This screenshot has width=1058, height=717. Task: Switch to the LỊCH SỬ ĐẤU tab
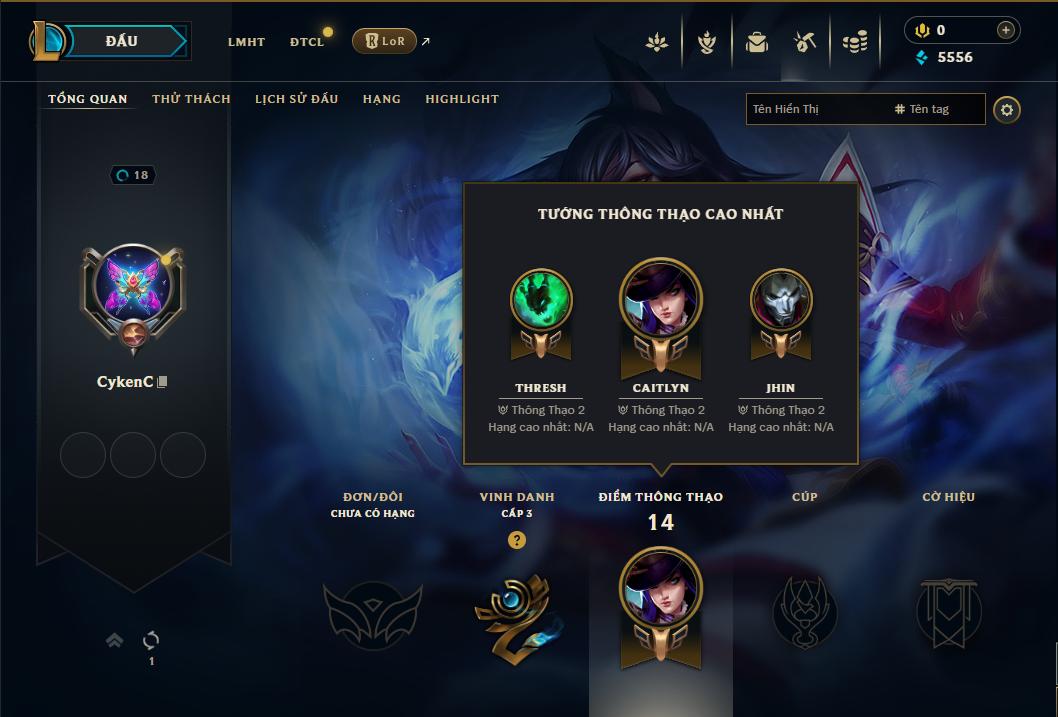click(x=296, y=99)
